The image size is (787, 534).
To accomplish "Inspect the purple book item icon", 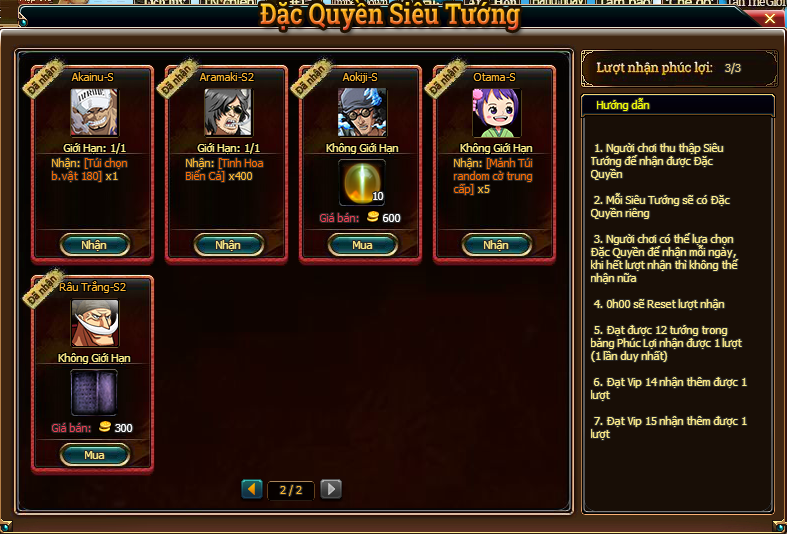I will pos(94,392).
